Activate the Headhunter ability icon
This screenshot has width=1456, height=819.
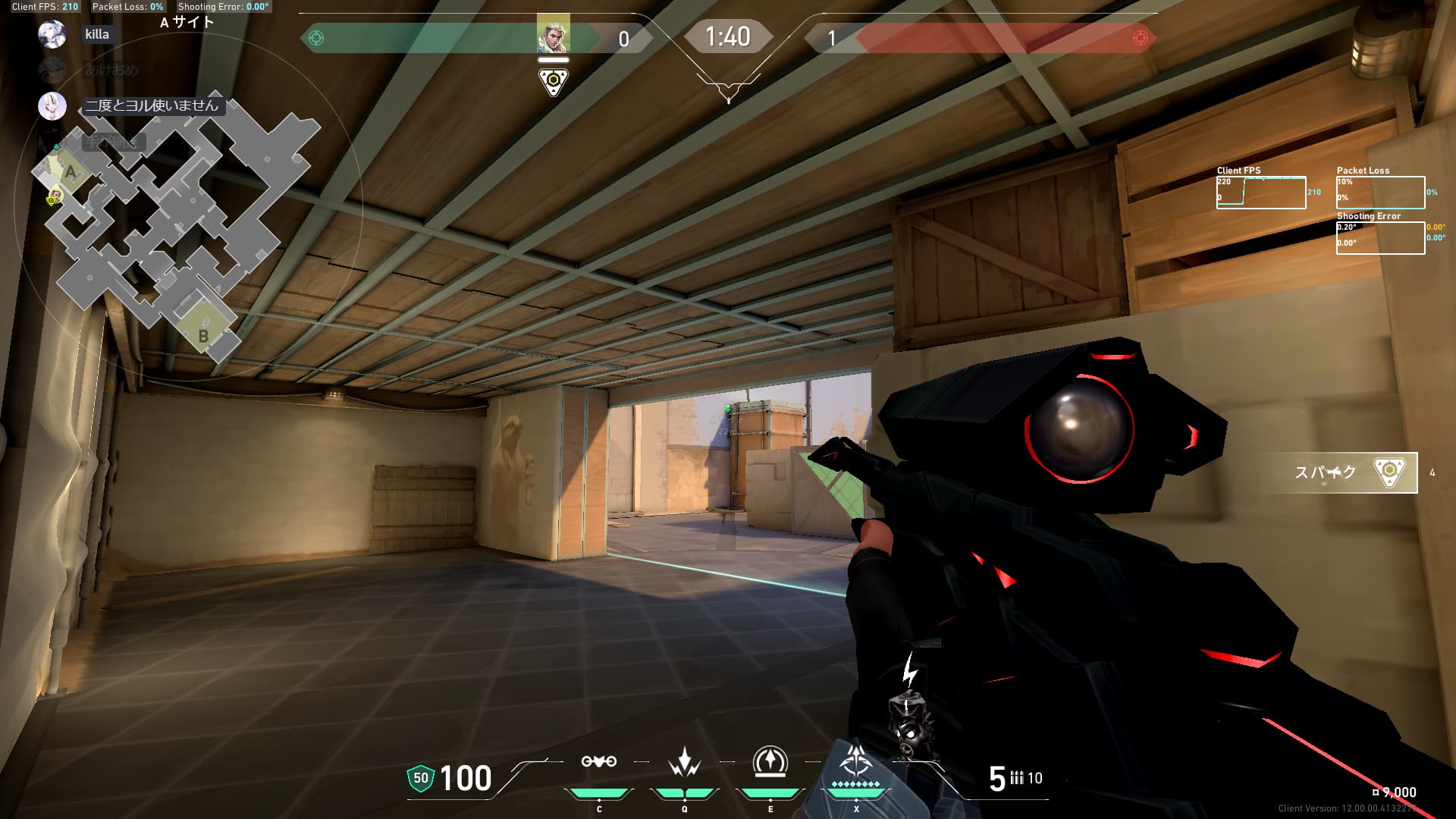[684, 762]
